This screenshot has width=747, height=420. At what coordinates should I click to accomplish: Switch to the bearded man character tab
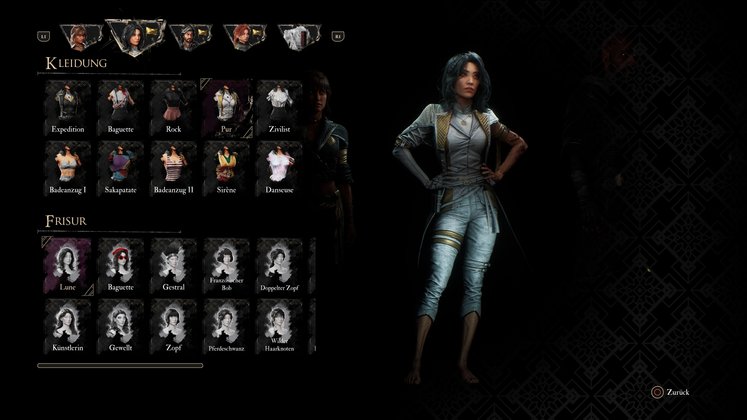coord(188,37)
